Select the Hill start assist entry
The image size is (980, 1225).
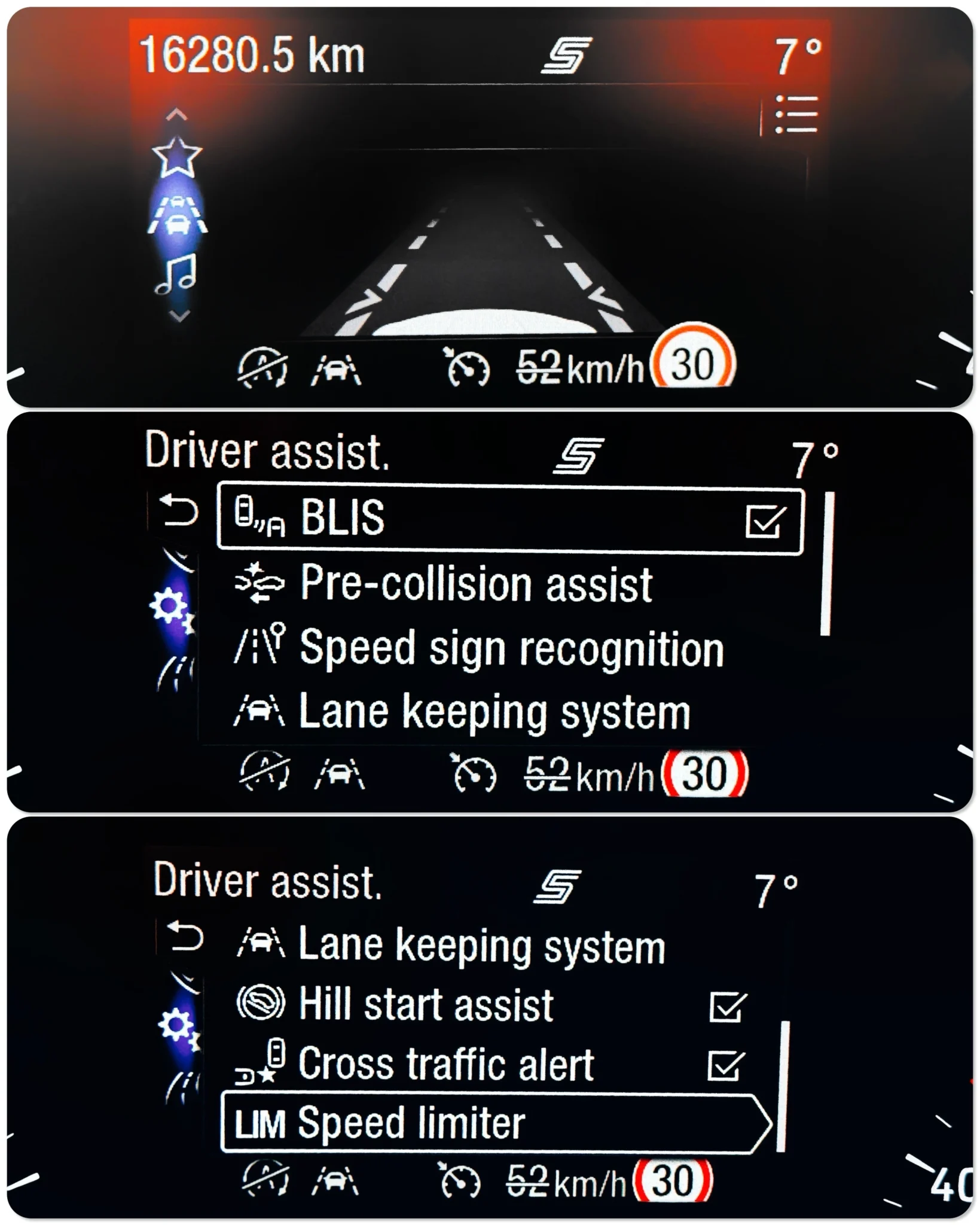click(425, 1004)
